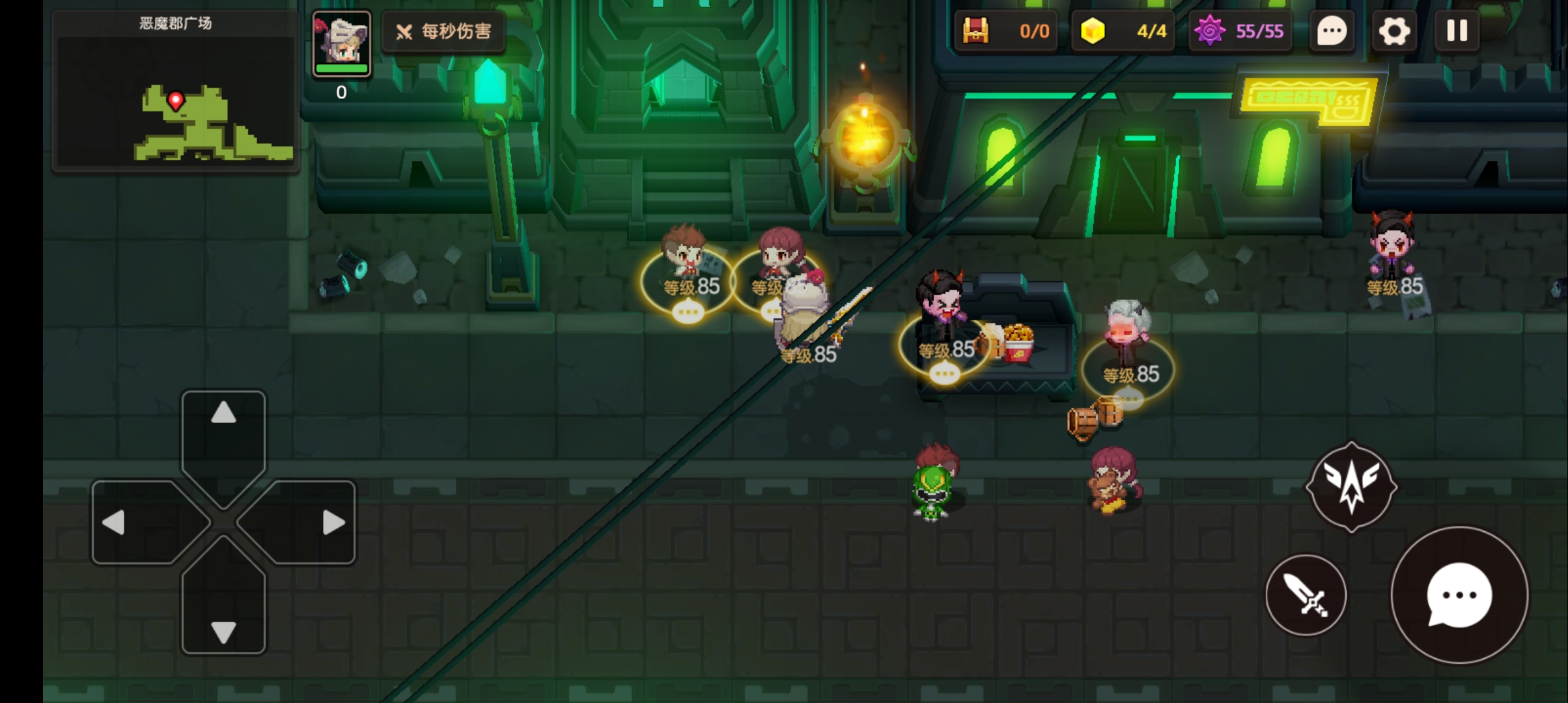The width and height of the screenshot is (1568, 703).
Task: Open the gear settings menu
Action: (x=1393, y=31)
